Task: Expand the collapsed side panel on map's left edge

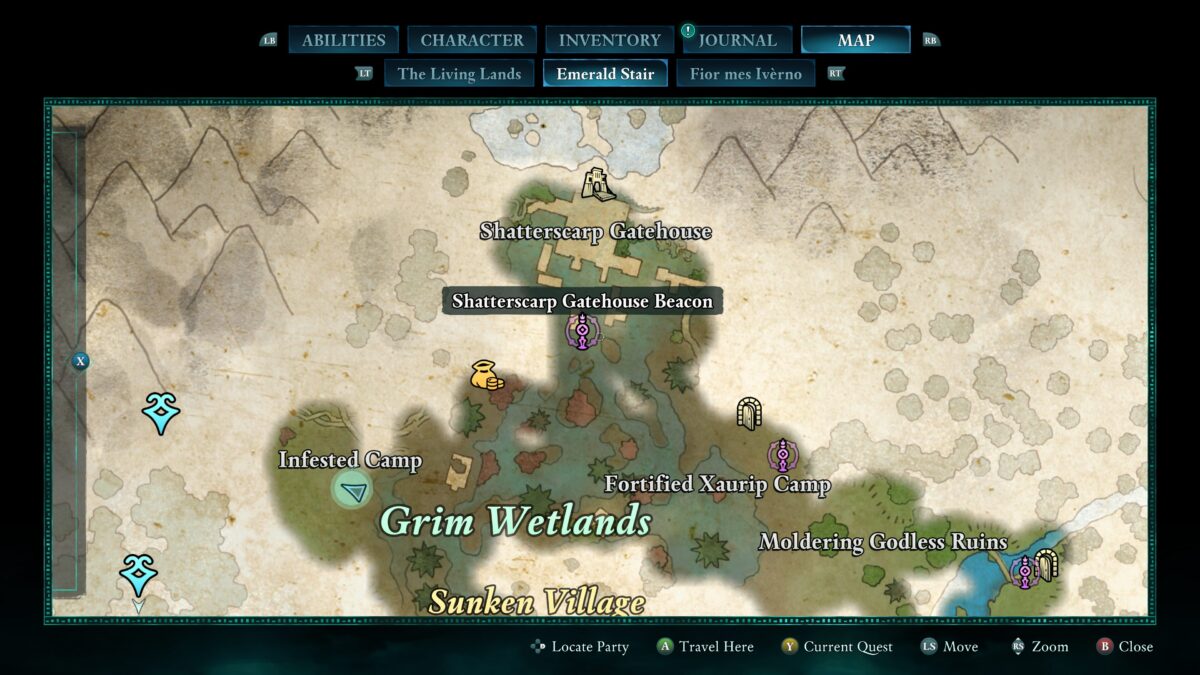Action: point(81,361)
